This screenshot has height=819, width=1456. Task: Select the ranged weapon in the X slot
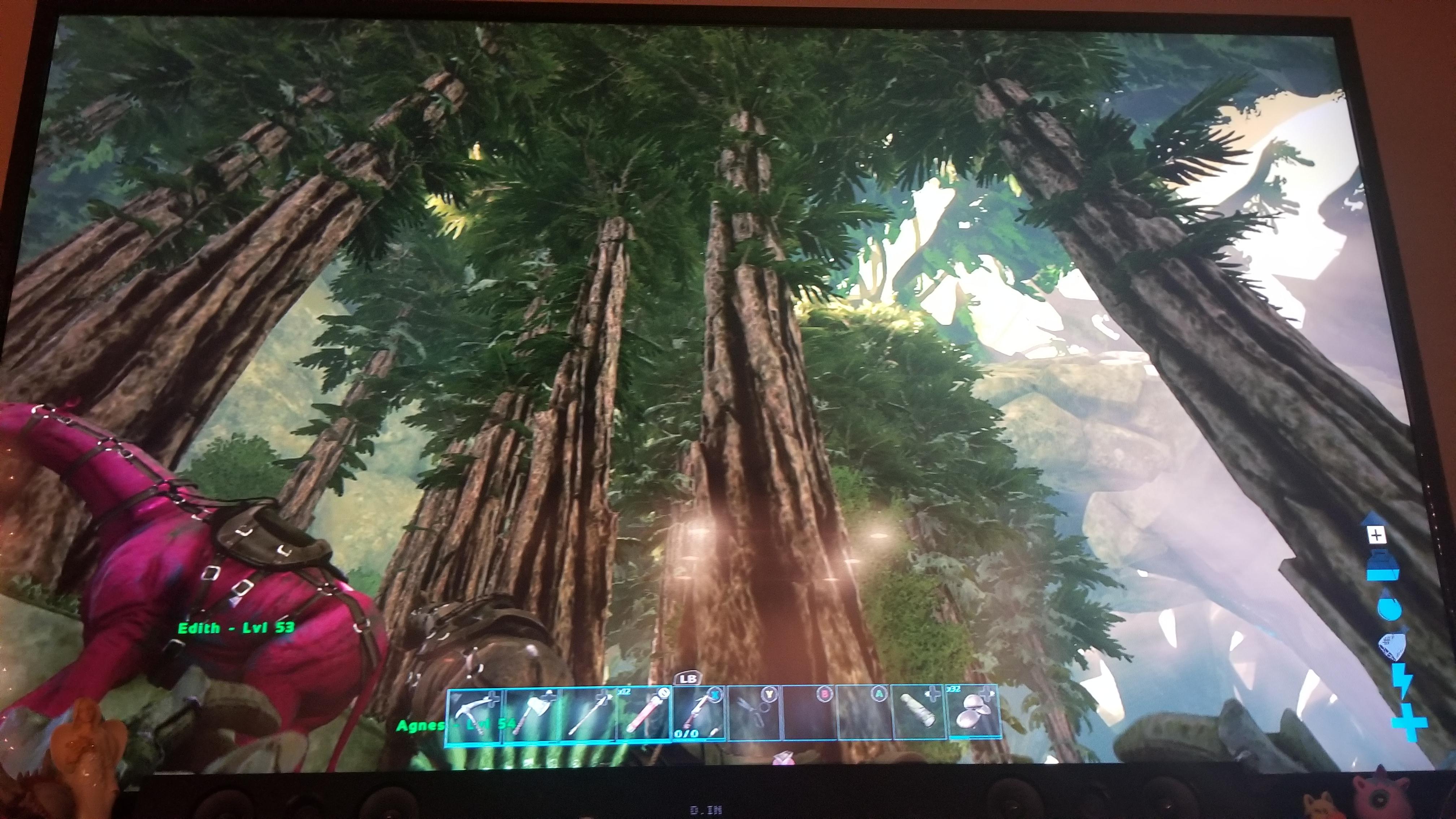coord(699,716)
